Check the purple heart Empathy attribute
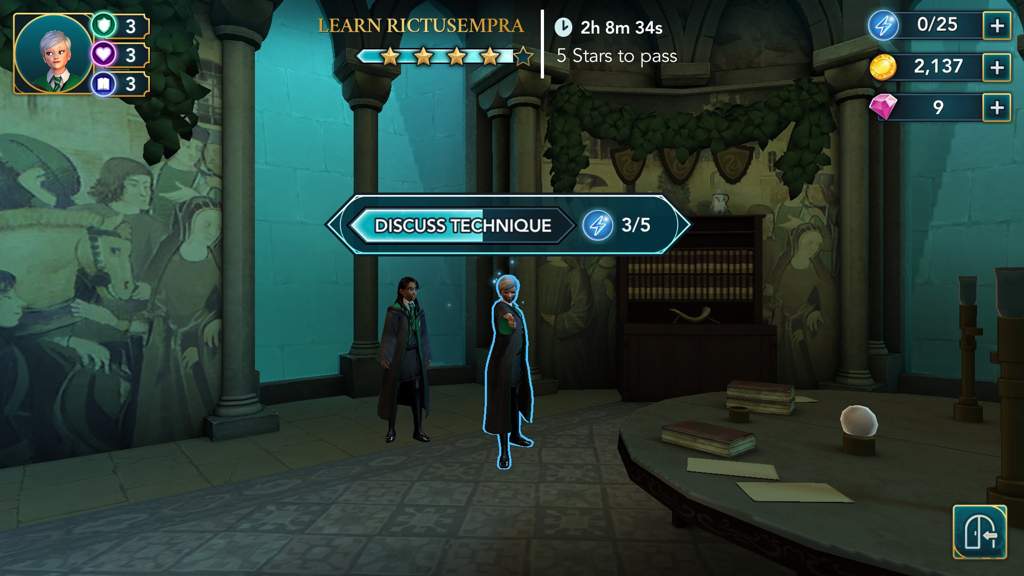The image size is (1024, 576). tap(105, 54)
